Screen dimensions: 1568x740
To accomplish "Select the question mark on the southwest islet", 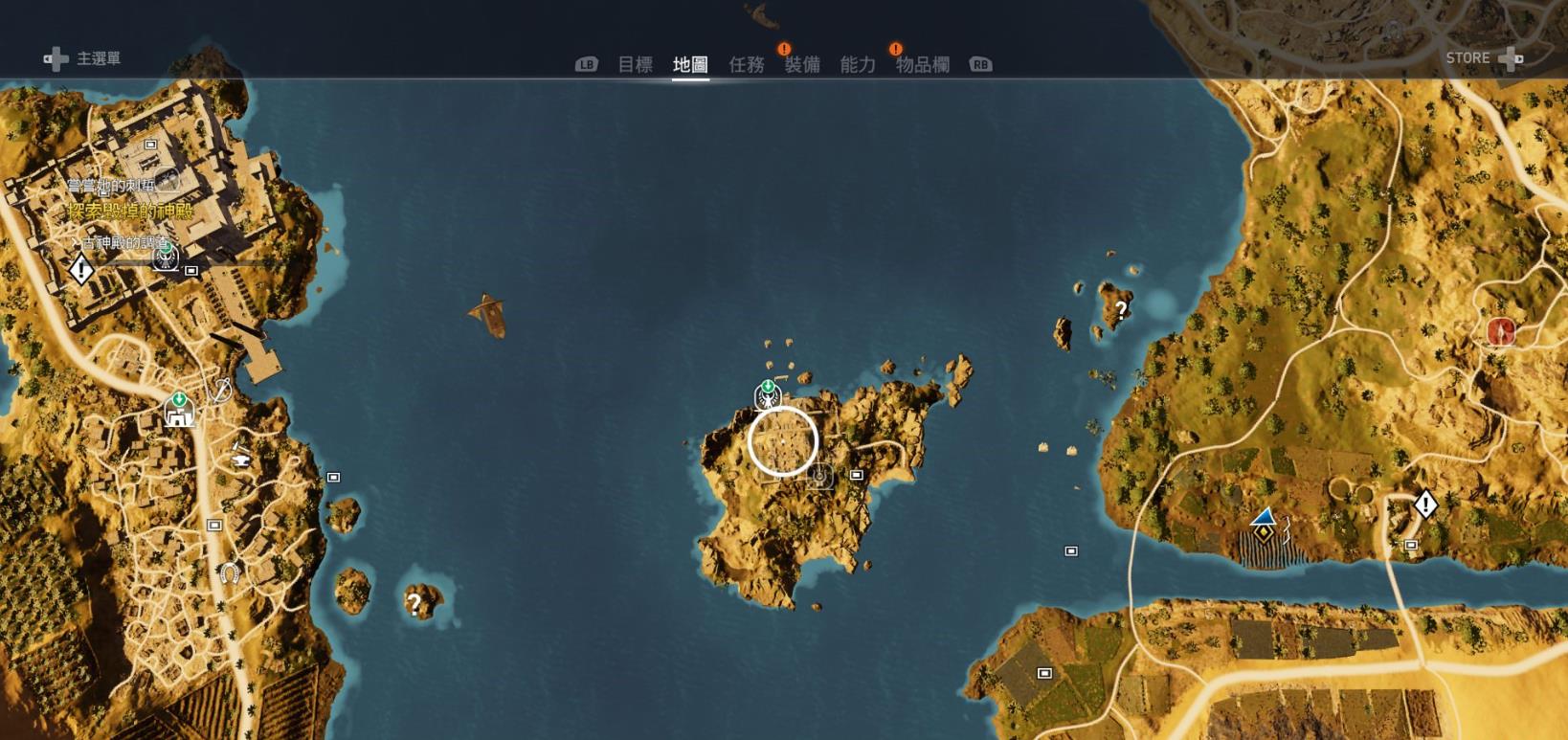I will pyautogui.click(x=414, y=603).
